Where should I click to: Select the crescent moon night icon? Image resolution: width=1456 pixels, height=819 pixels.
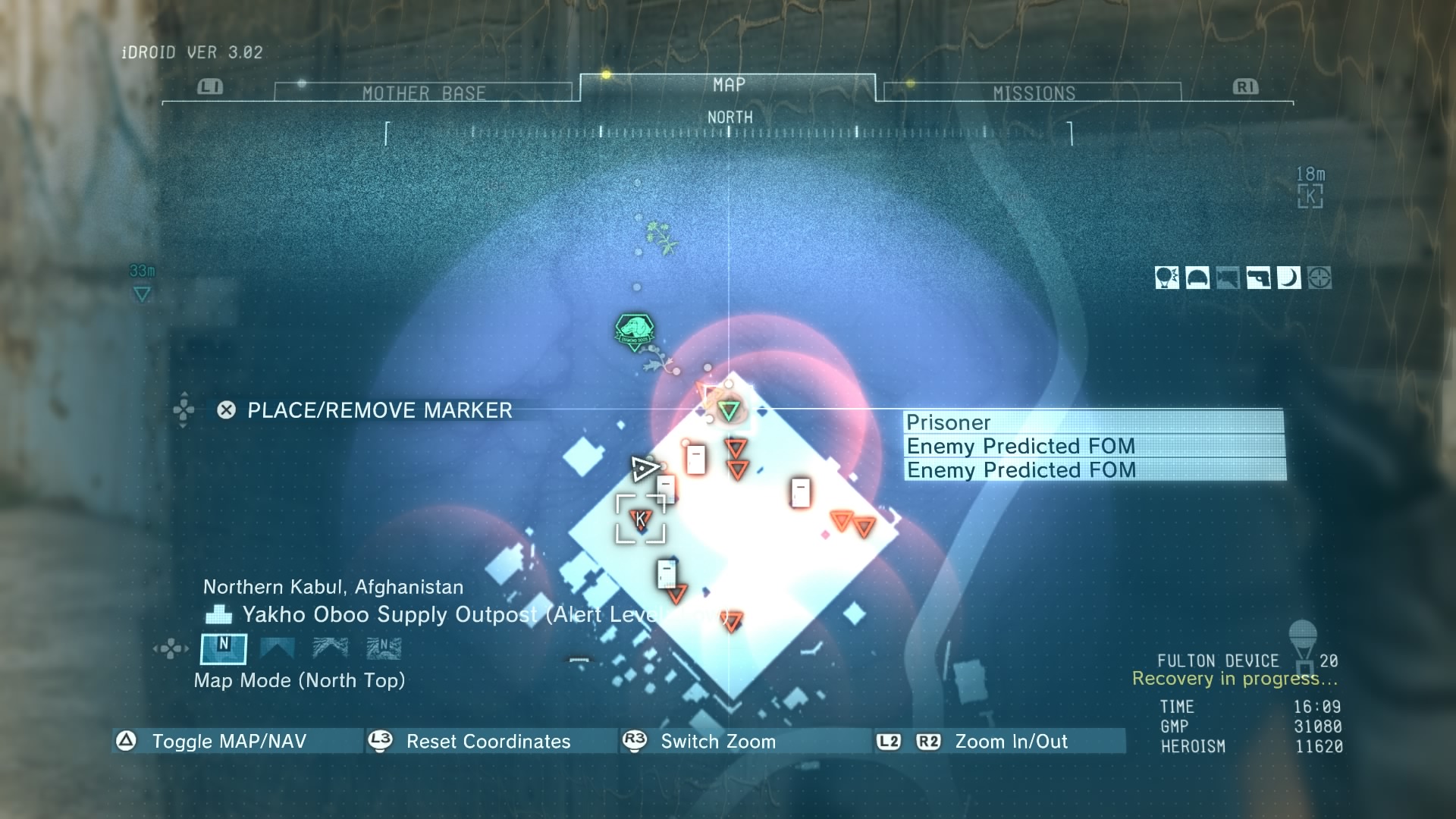point(1291,278)
